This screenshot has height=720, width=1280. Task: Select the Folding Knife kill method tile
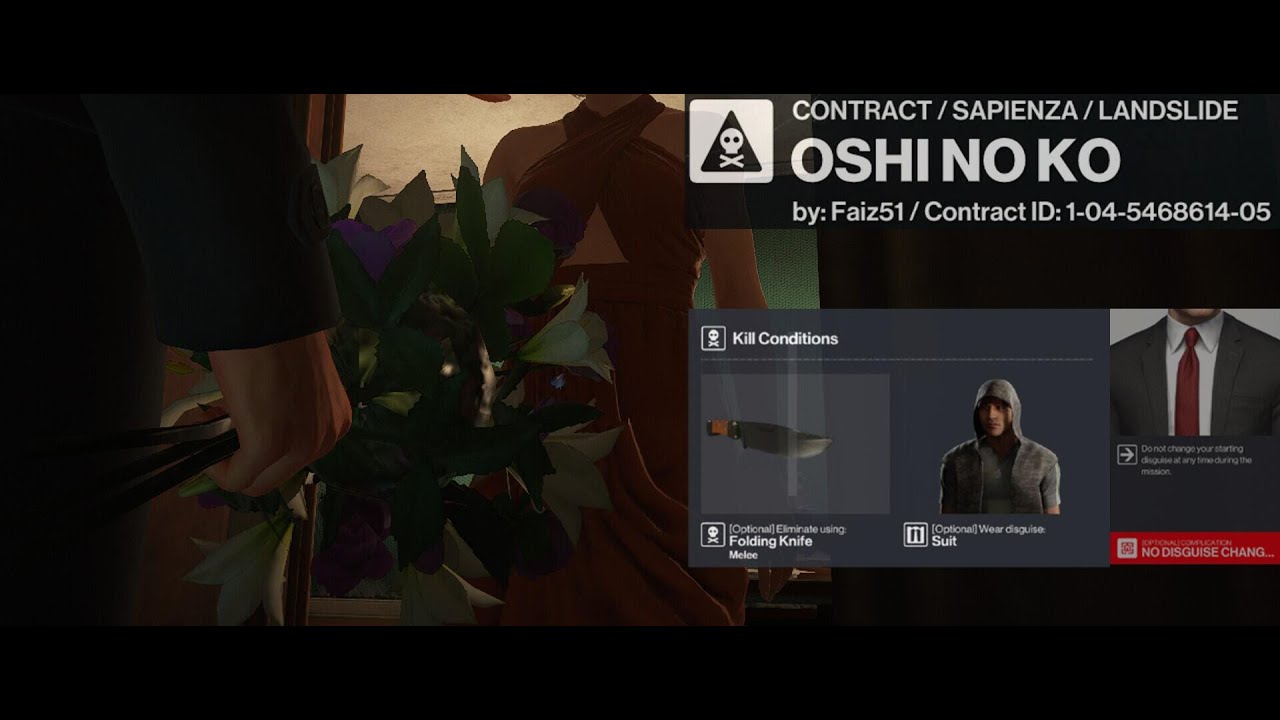click(x=795, y=445)
